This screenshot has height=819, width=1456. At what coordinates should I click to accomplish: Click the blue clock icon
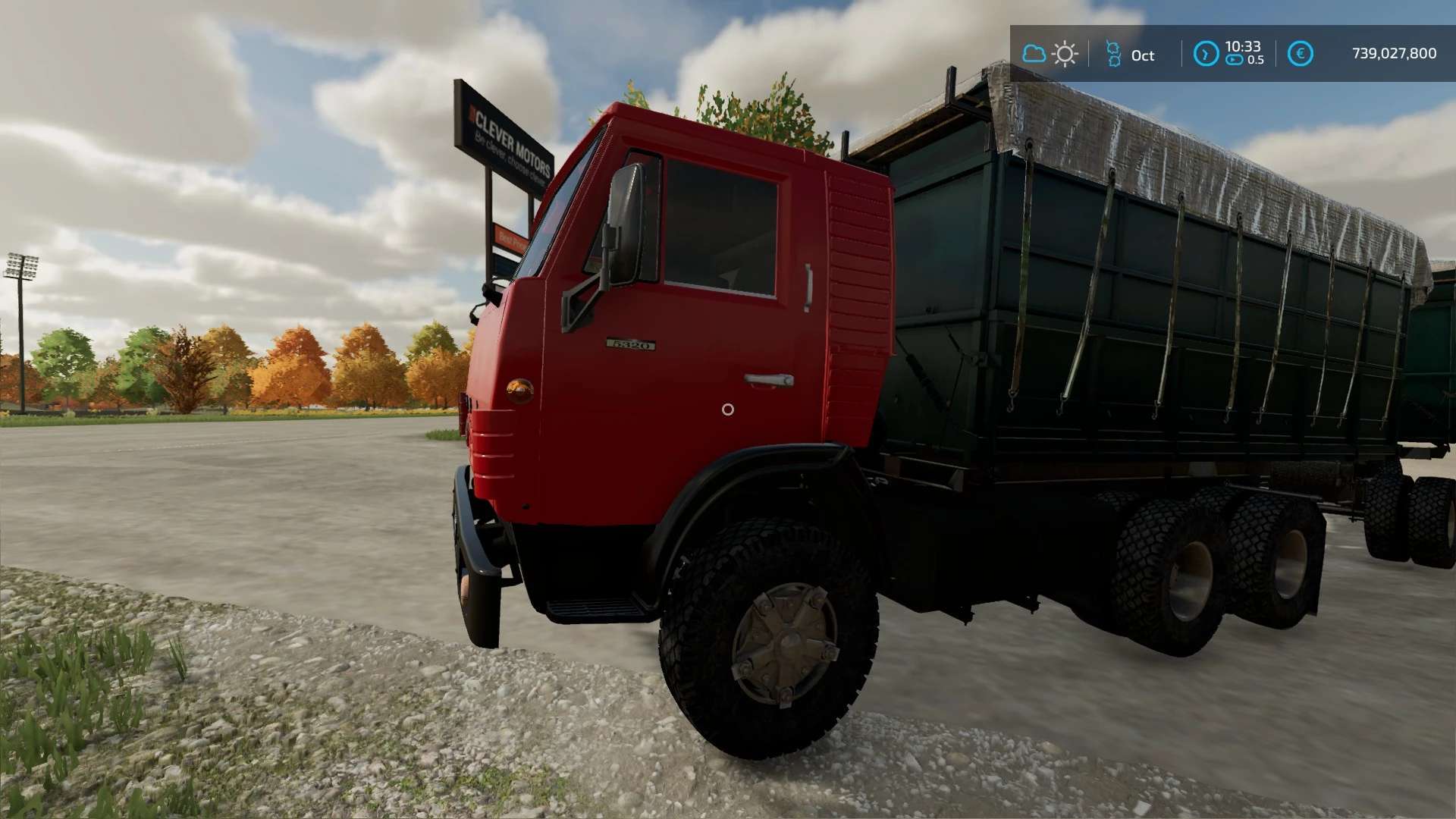click(x=1206, y=54)
